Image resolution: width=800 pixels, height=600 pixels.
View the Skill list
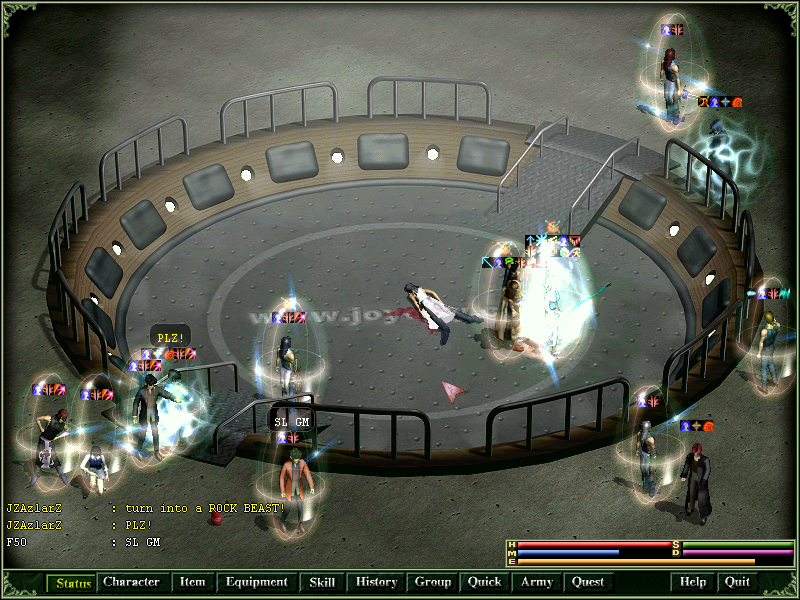point(322,582)
